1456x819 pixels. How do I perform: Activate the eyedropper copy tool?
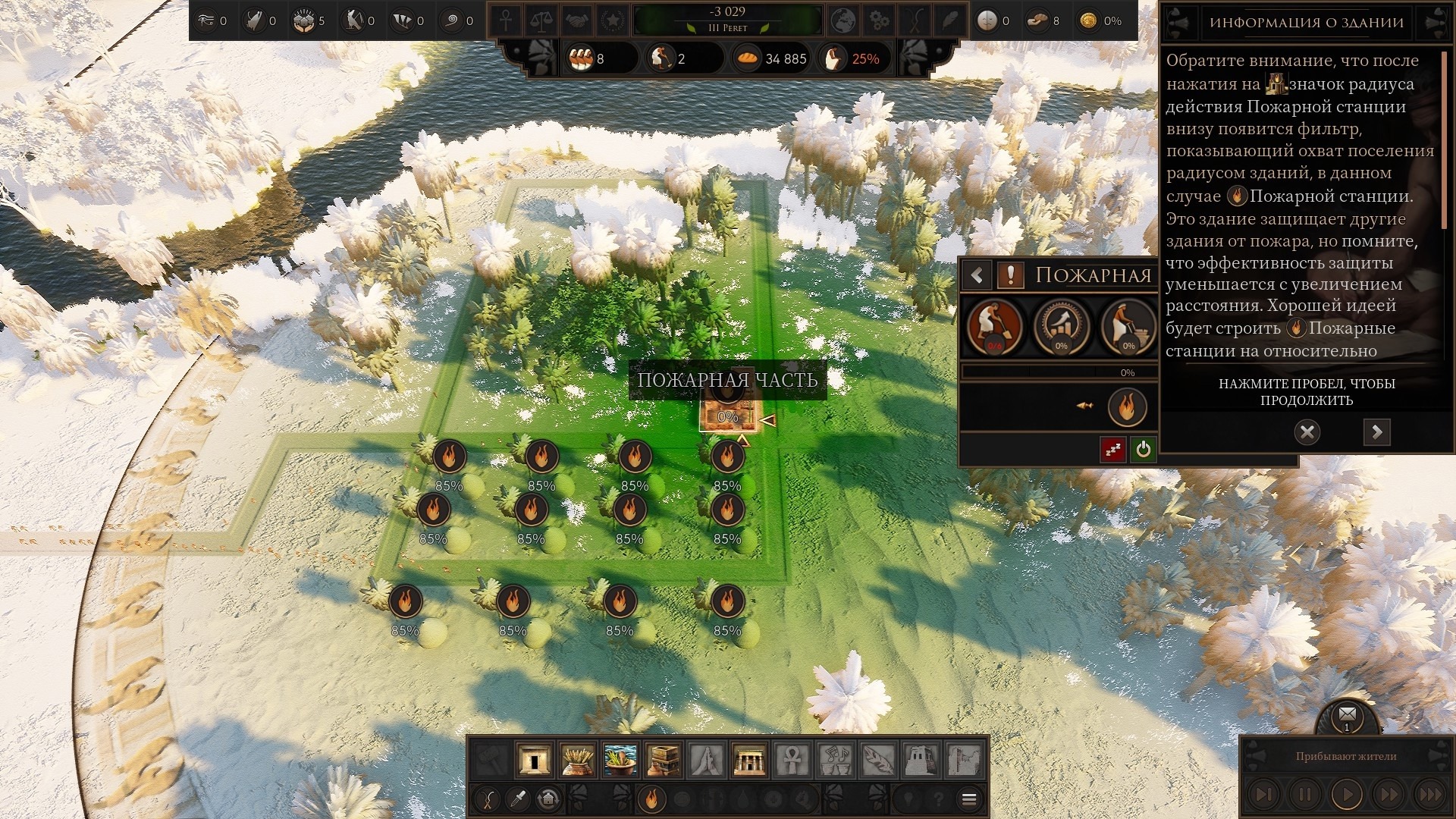tap(519, 799)
